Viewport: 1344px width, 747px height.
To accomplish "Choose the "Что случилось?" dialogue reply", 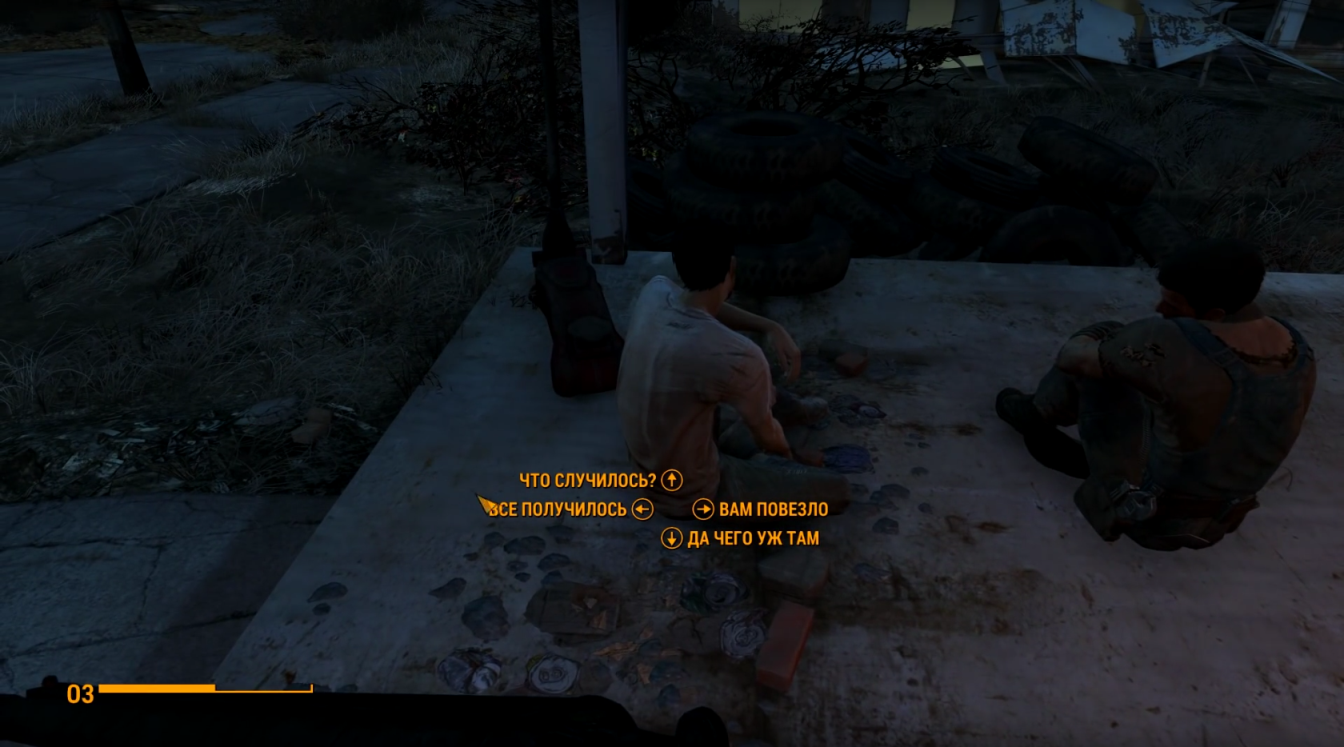I will tap(588, 480).
